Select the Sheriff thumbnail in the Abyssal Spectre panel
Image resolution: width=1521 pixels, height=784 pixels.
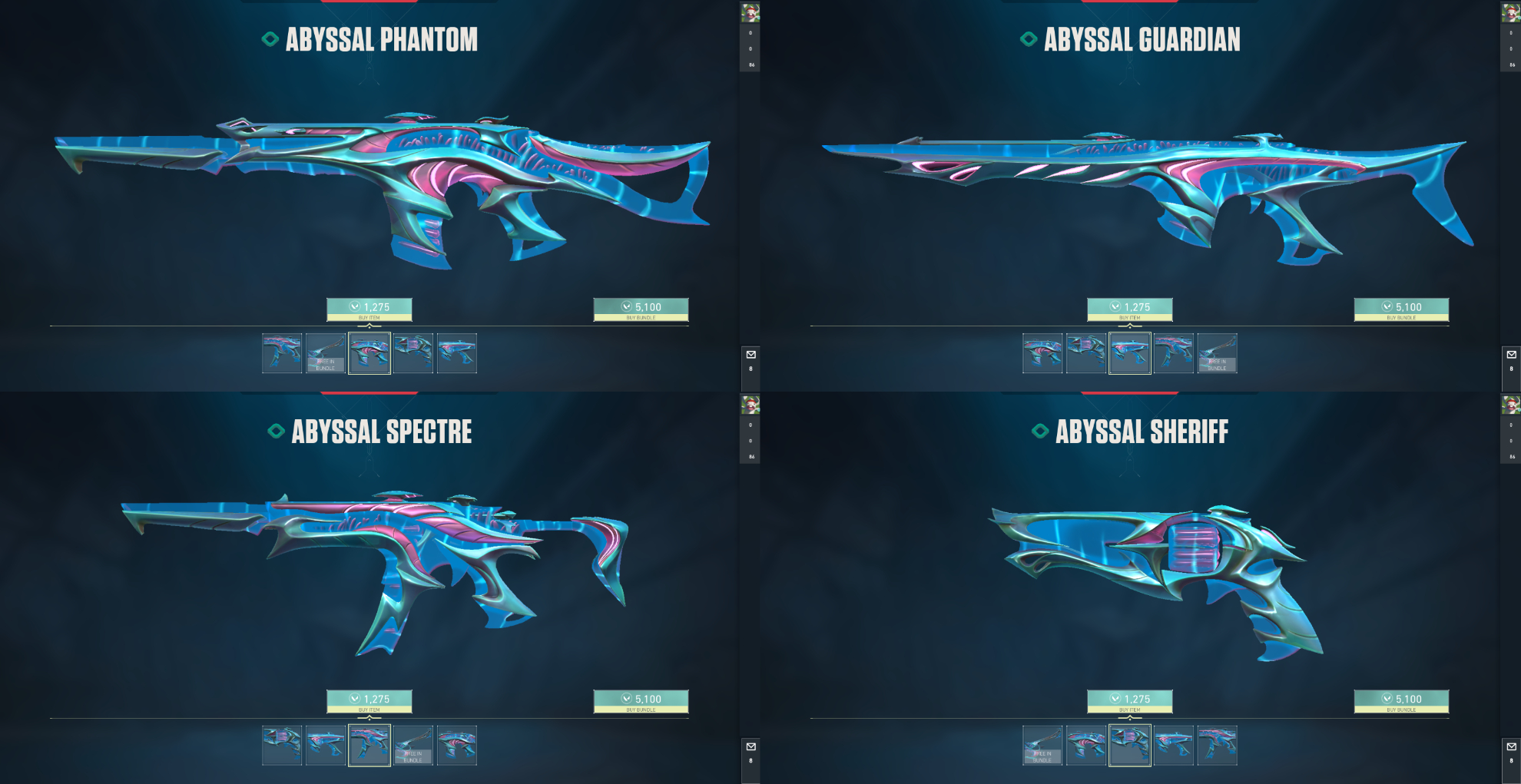[282, 746]
